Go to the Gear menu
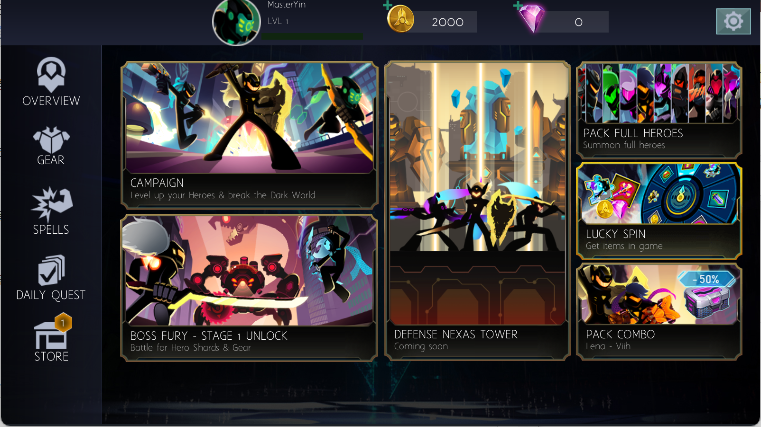 point(50,146)
